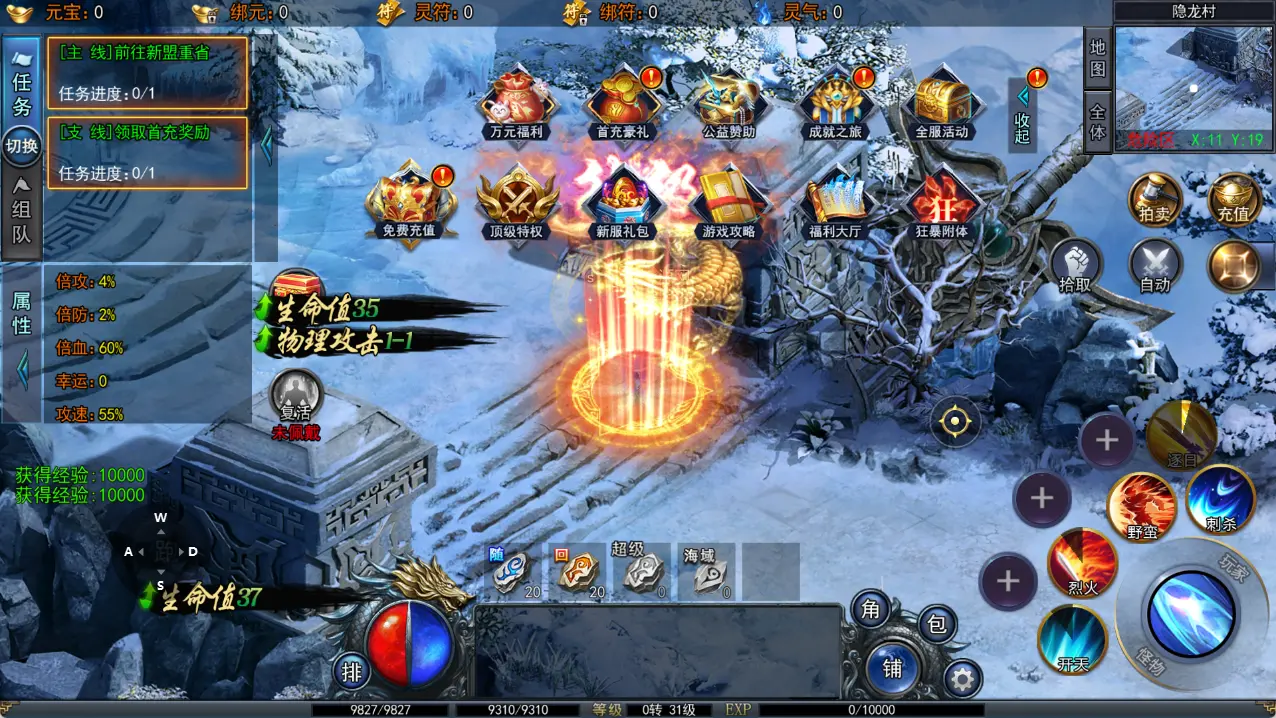Screen dimensions: 1276x718
Task: Open the 游戏攻略 game guide book
Action: click(x=728, y=201)
